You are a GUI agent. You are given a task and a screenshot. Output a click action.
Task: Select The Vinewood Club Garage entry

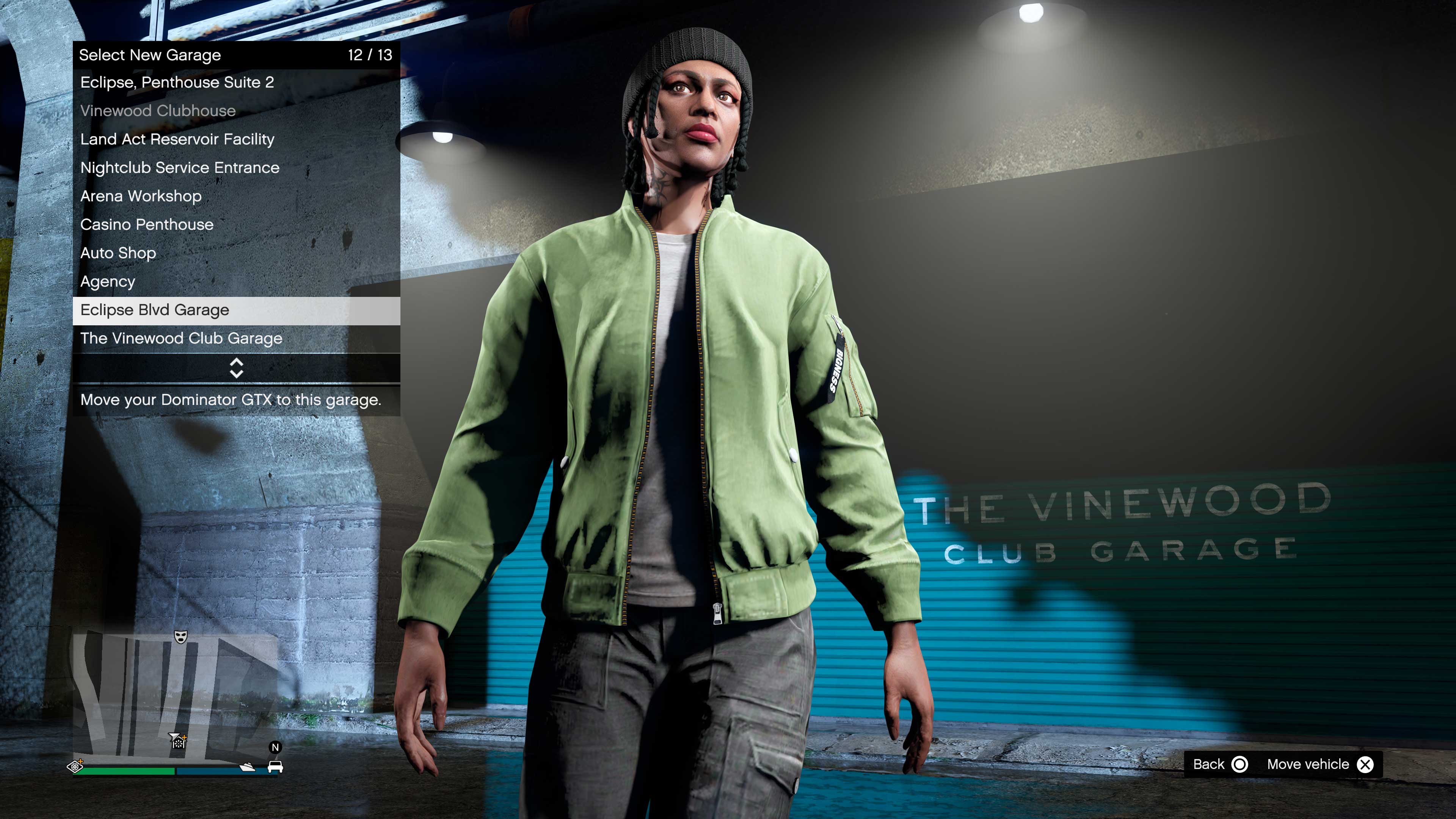pos(181,339)
